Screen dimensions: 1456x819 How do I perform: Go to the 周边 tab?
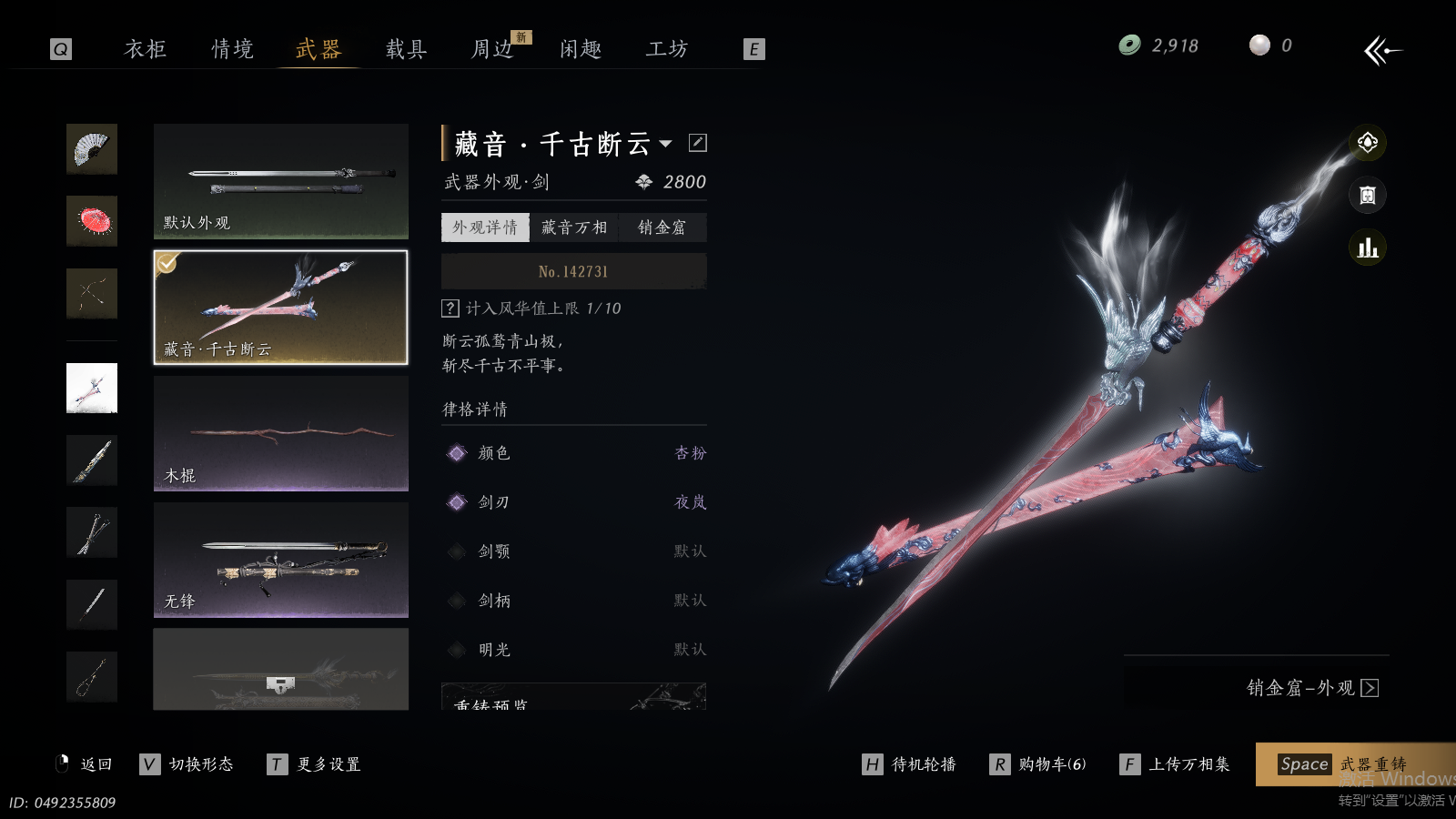click(493, 49)
